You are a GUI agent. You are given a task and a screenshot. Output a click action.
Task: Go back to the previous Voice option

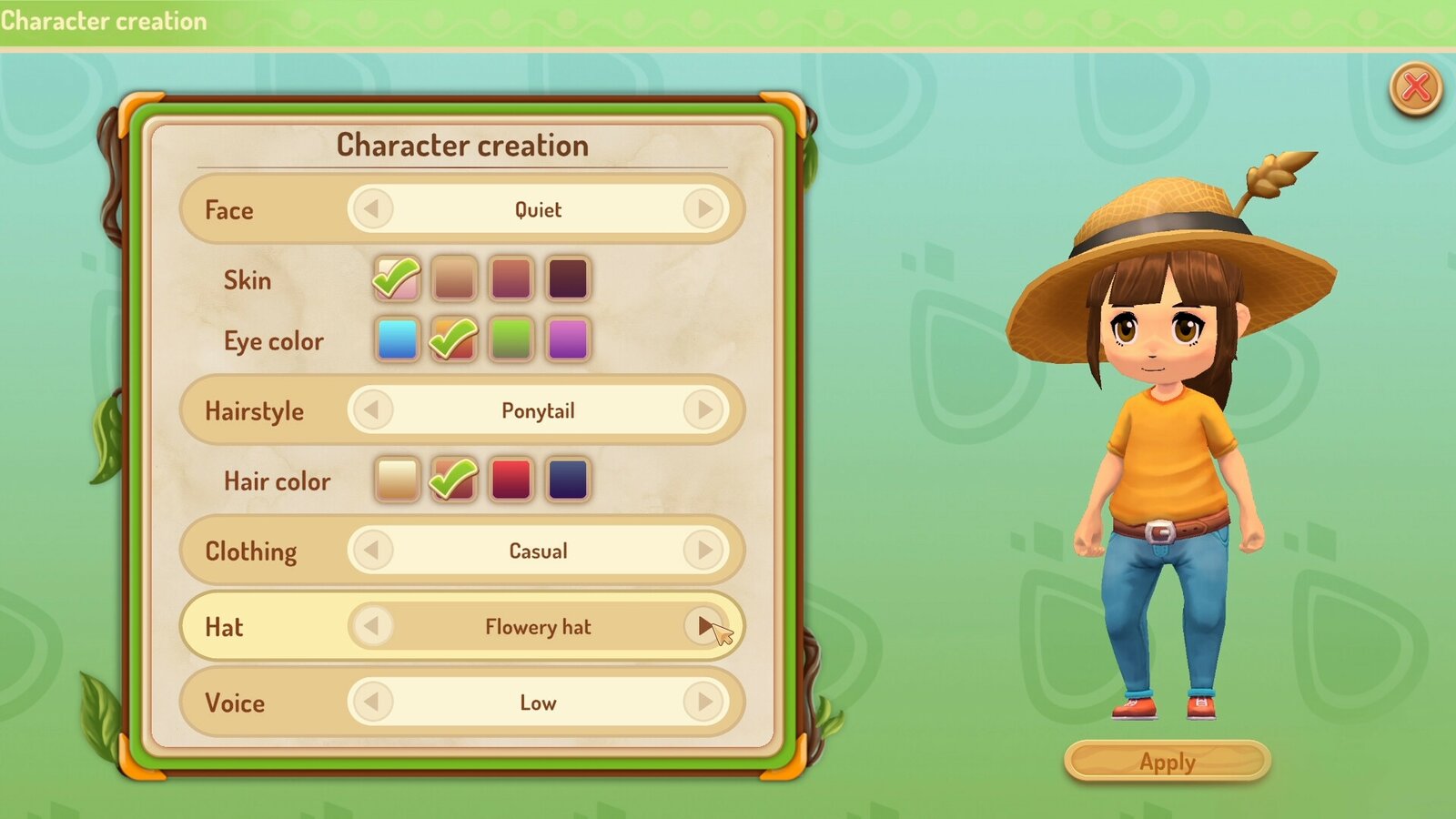tap(372, 703)
